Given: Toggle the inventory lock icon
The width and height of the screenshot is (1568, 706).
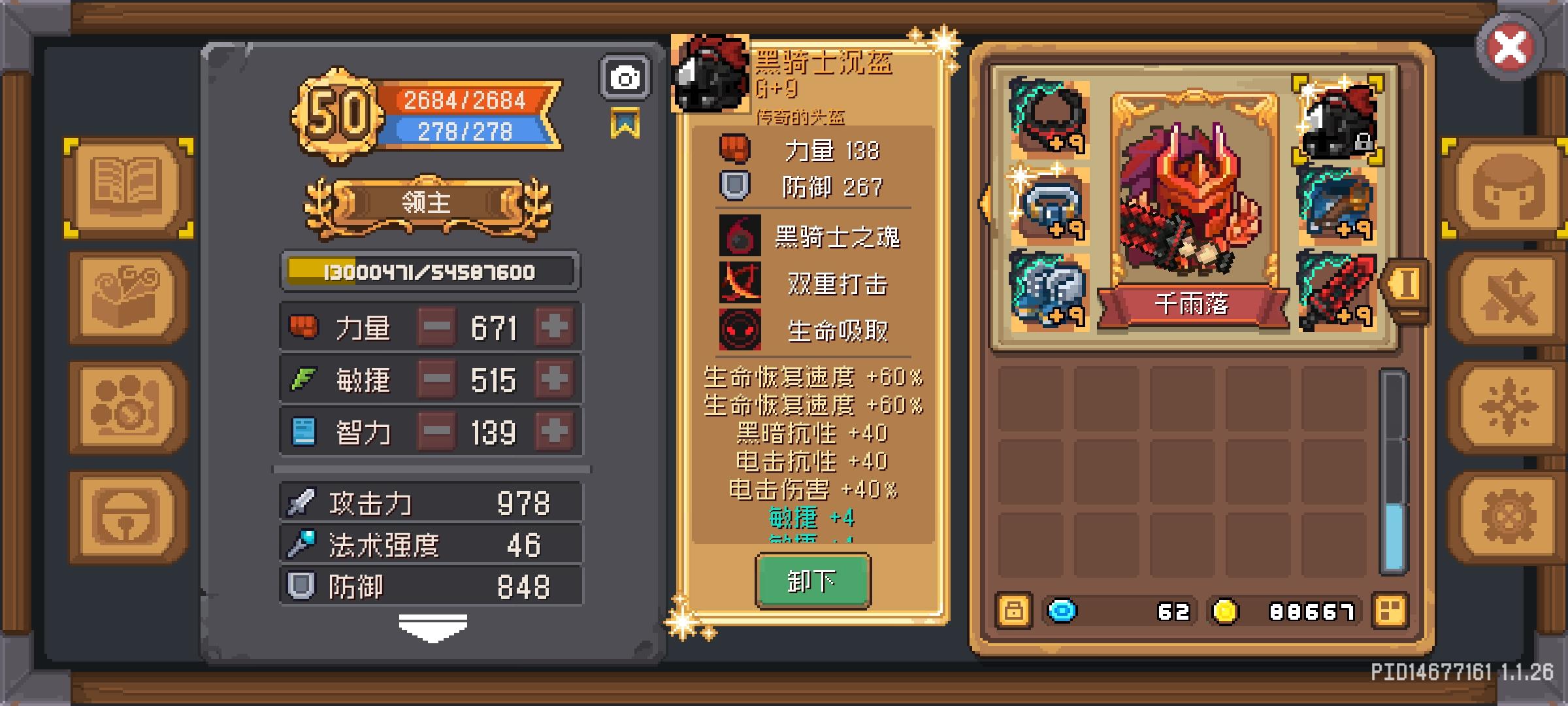Looking at the screenshot, I should [1014, 611].
